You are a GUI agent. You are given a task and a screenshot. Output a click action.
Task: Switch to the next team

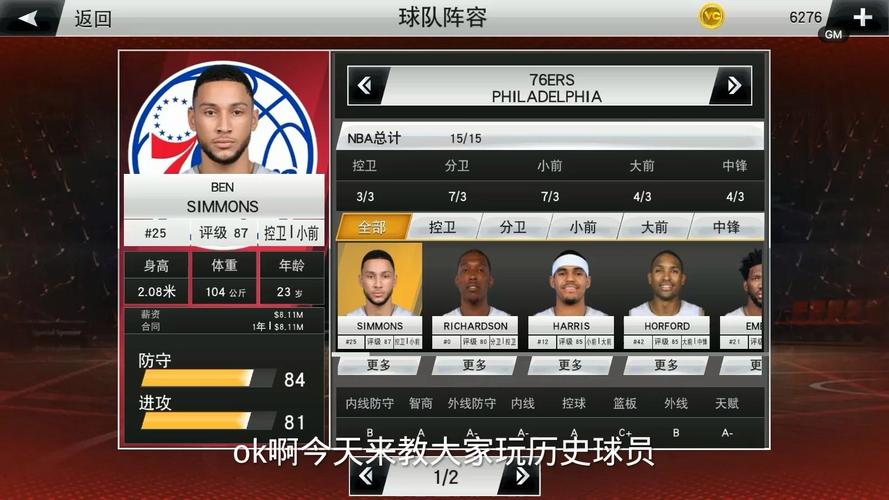pos(733,86)
